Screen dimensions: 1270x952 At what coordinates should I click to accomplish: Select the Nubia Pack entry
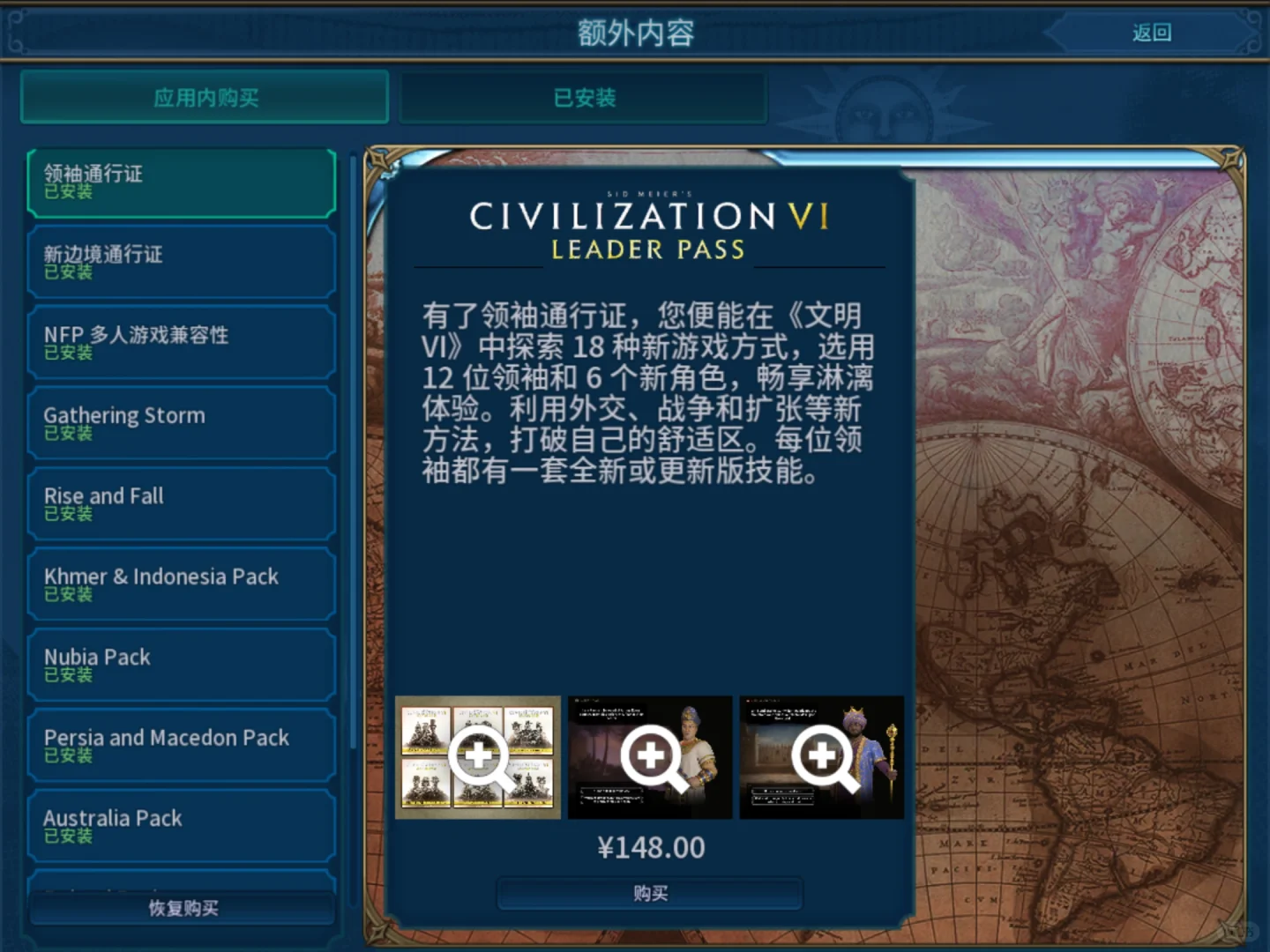[x=181, y=664]
